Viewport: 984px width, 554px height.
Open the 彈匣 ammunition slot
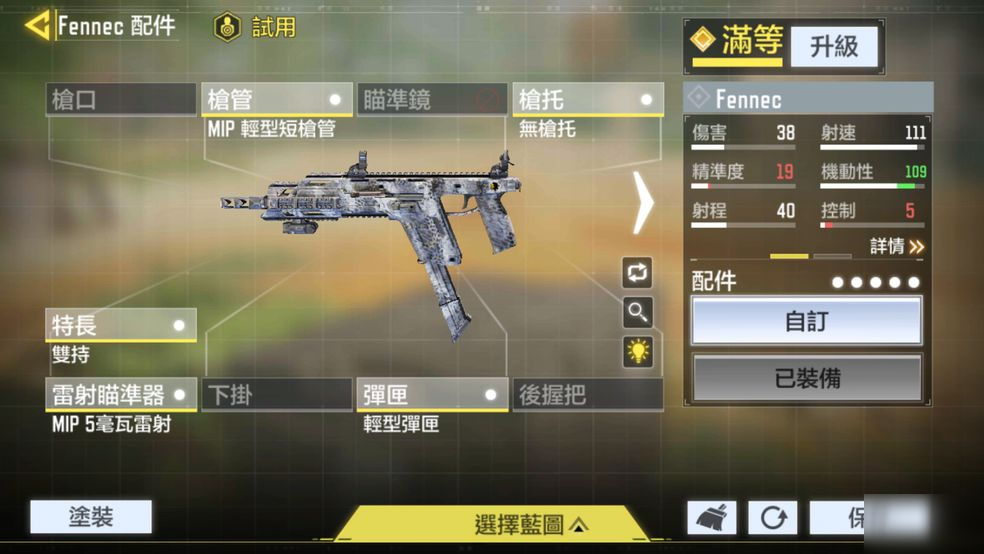coord(432,394)
